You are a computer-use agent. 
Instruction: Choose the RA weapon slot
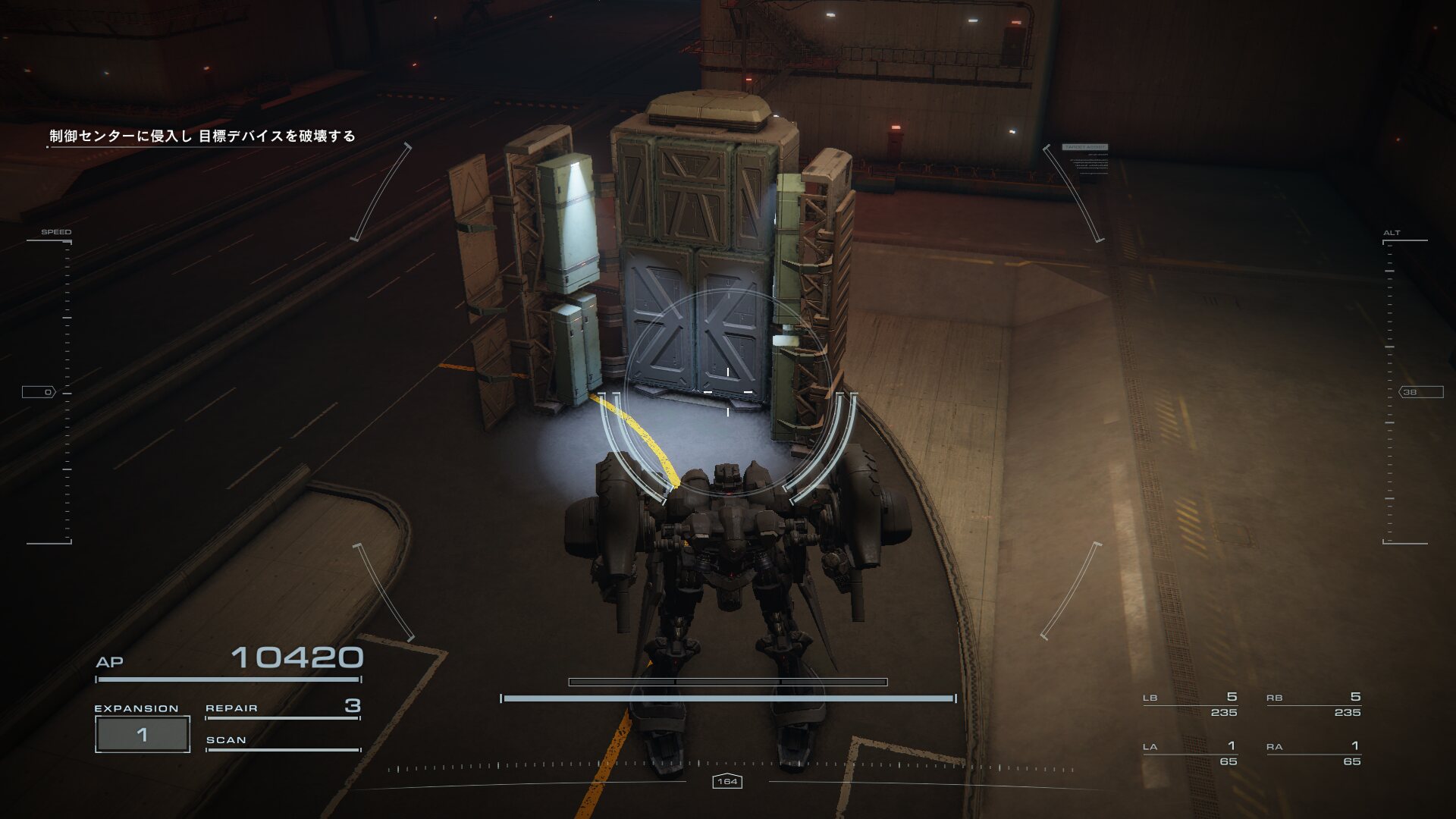click(x=1313, y=754)
